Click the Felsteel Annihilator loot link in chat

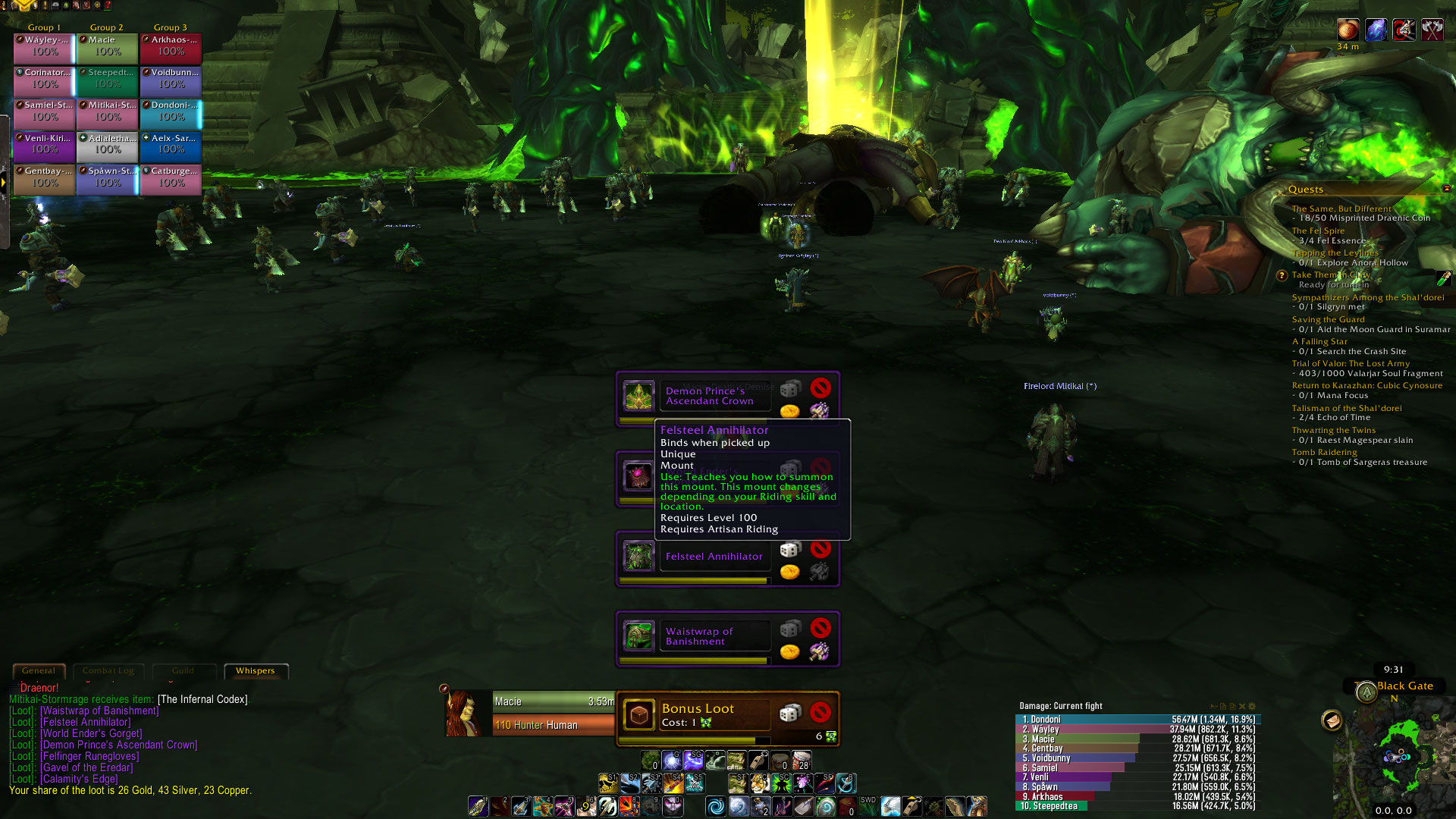point(85,723)
